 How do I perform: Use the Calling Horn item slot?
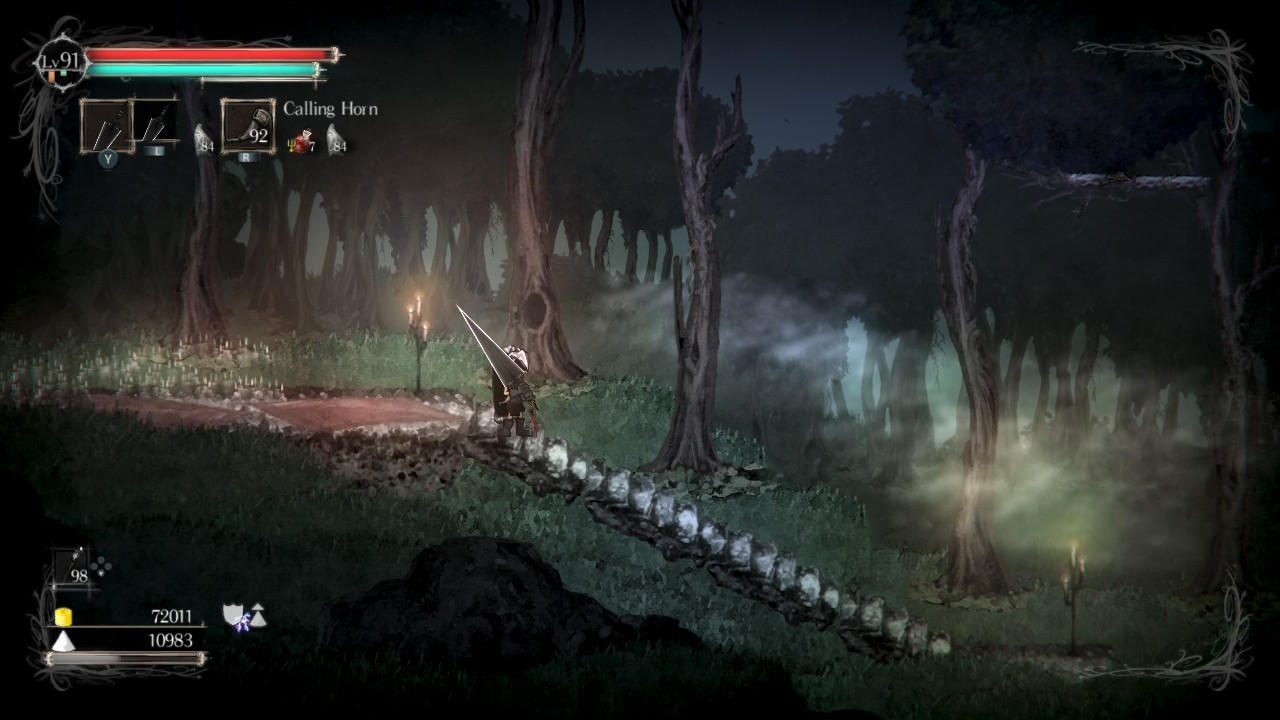[x=248, y=126]
